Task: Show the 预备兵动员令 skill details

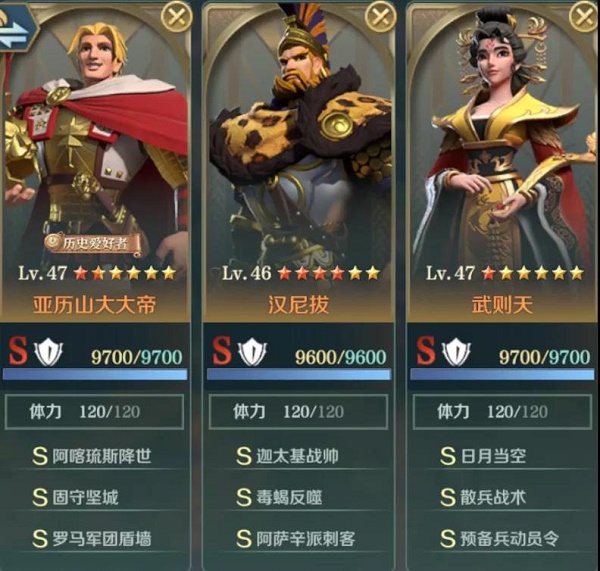Action: [503, 538]
